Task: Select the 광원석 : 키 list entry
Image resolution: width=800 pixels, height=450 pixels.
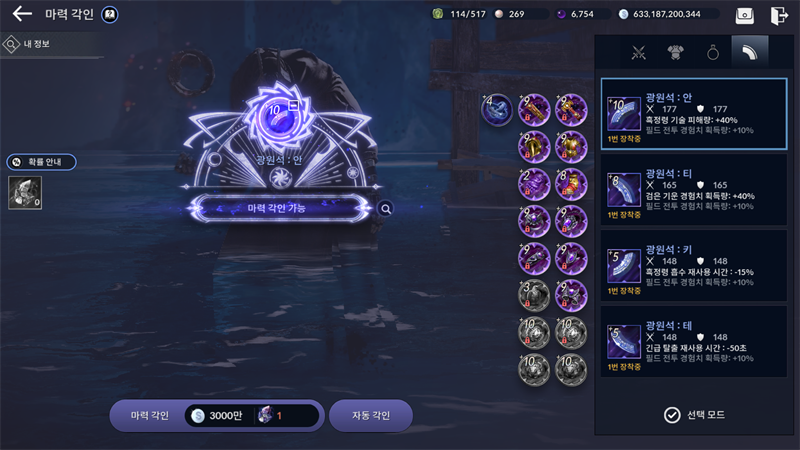Action: coord(693,267)
